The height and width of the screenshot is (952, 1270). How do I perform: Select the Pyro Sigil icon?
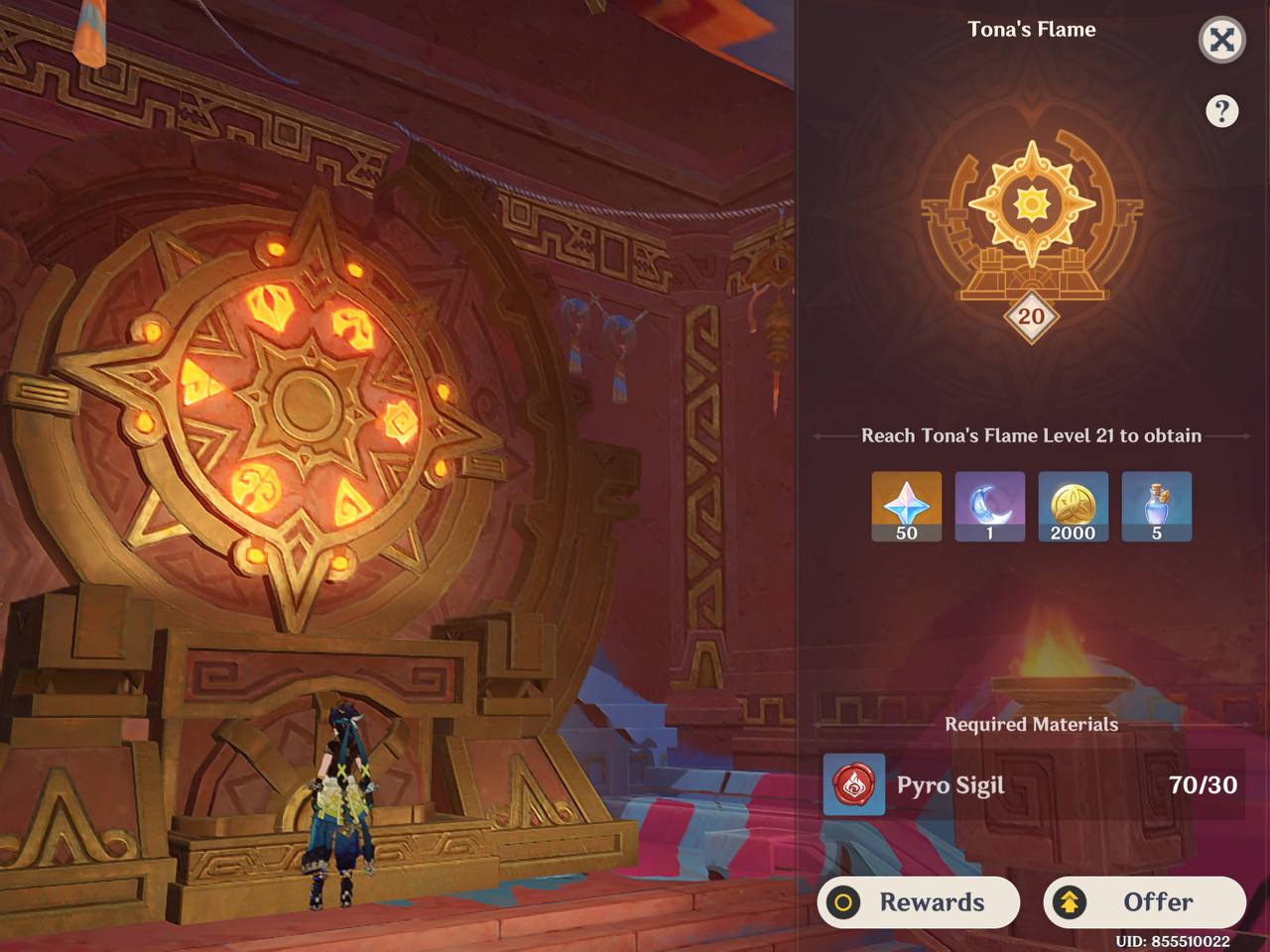tap(853, 785)
